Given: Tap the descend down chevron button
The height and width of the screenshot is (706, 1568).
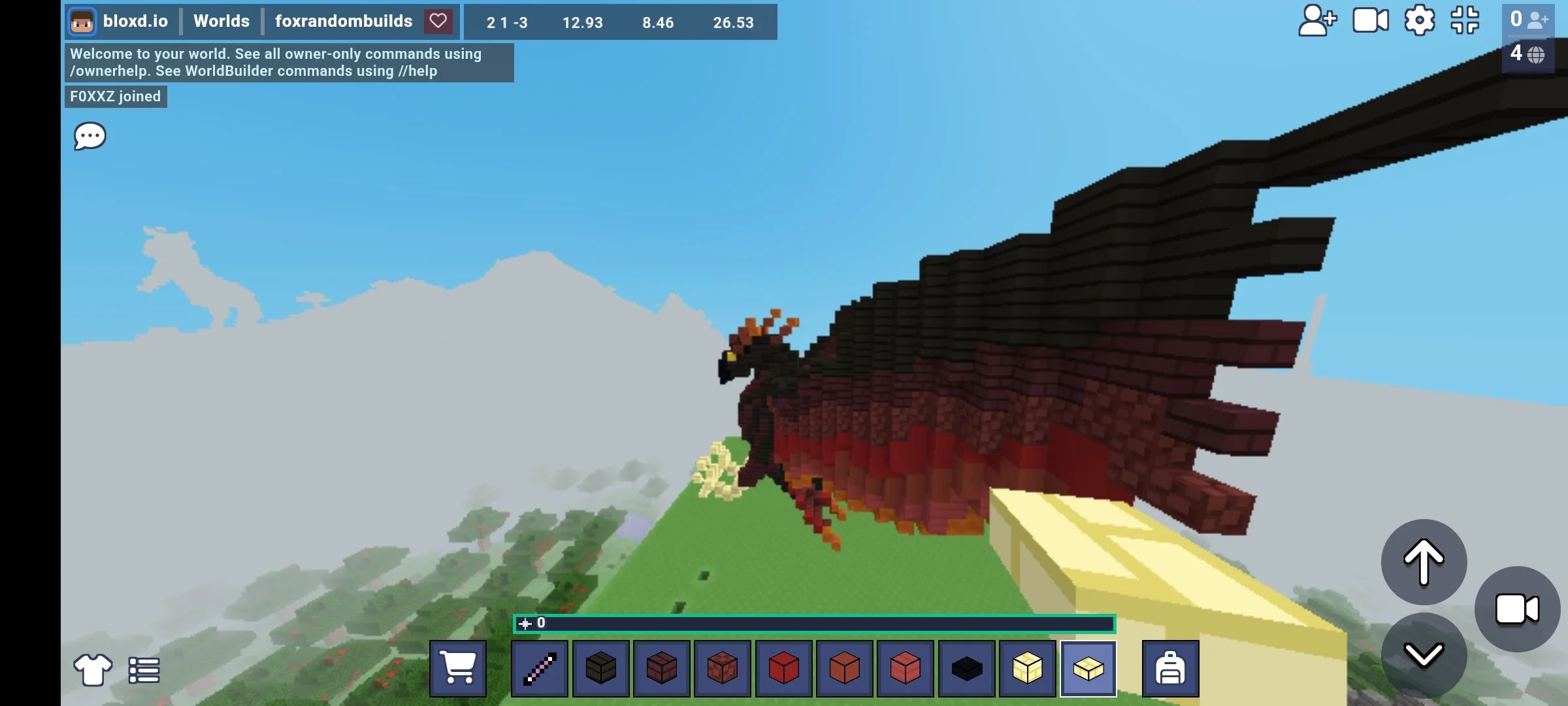Looking at the screenshot, I should coord(1424,655).
